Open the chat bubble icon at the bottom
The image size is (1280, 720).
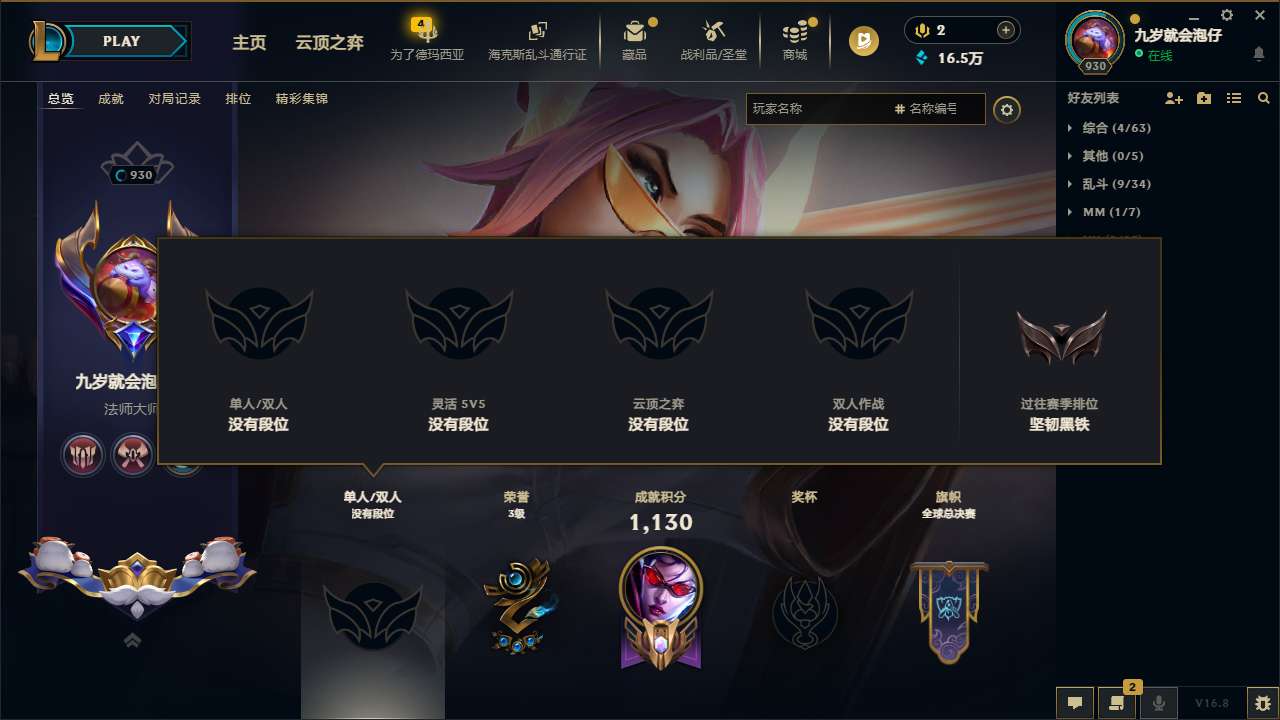[1075, 703]
